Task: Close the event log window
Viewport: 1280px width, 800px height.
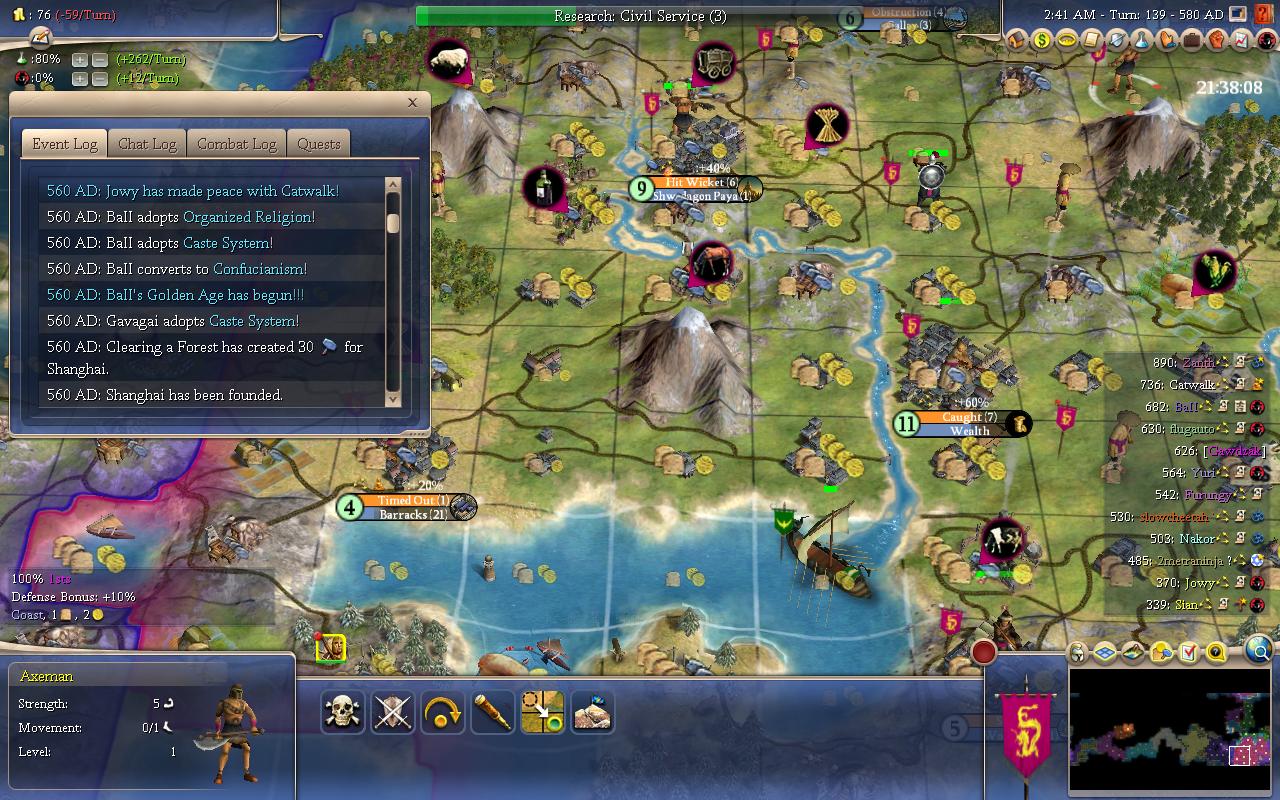Action: [412, 102]
